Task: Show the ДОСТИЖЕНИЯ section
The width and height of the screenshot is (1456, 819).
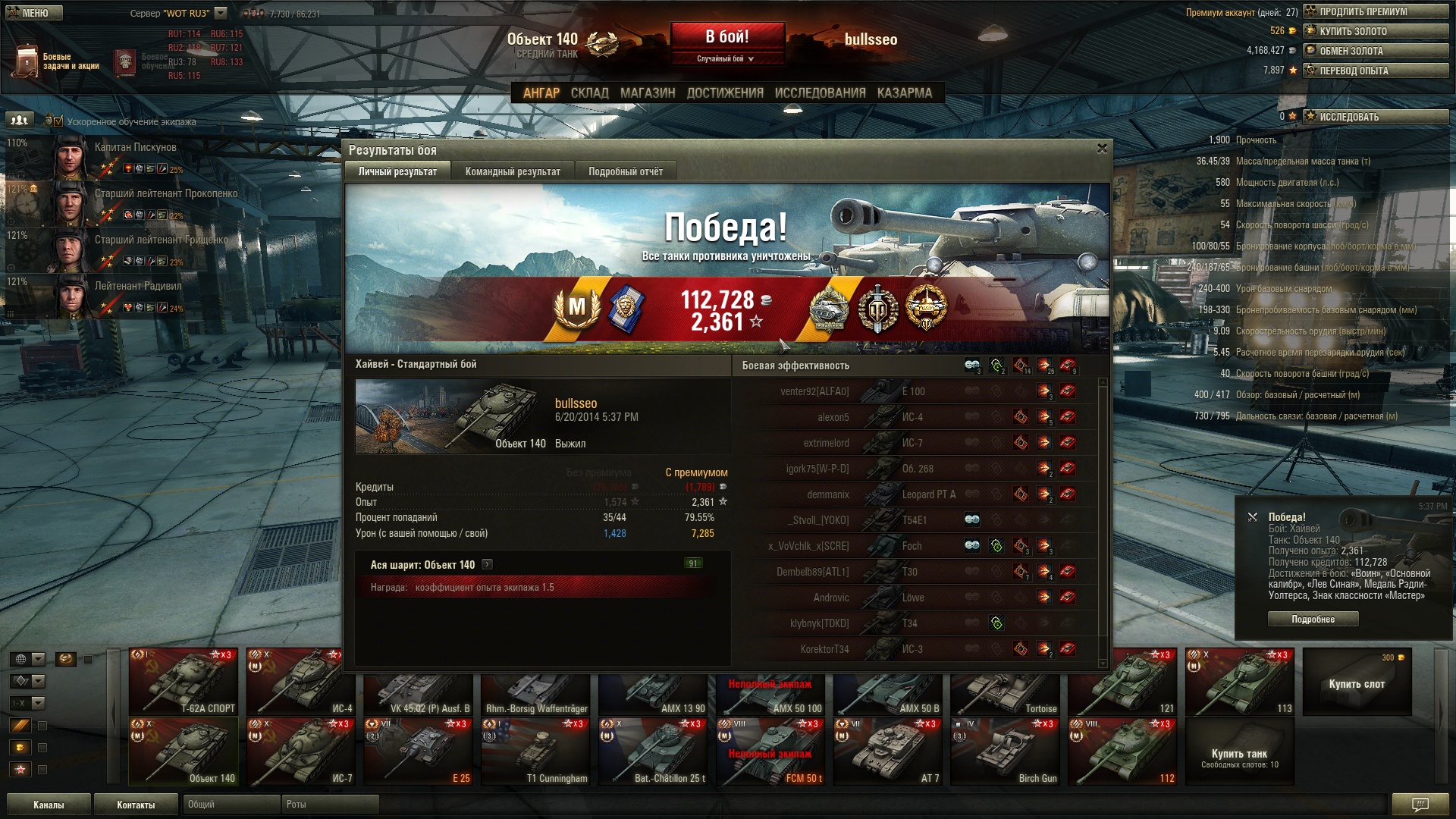Action: (724, 93)
